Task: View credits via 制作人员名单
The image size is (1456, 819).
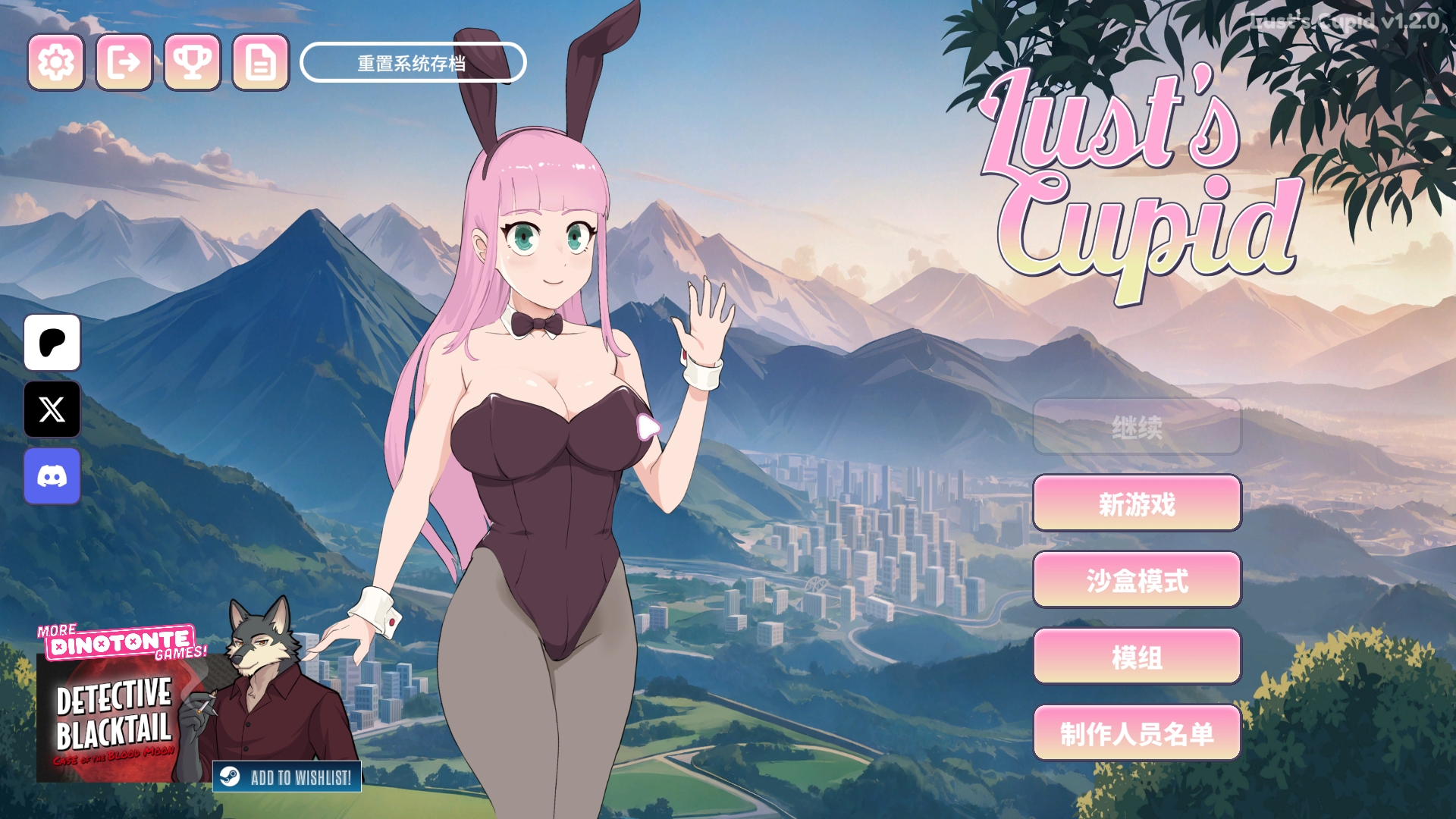Action: click(x=1136, y=733)
